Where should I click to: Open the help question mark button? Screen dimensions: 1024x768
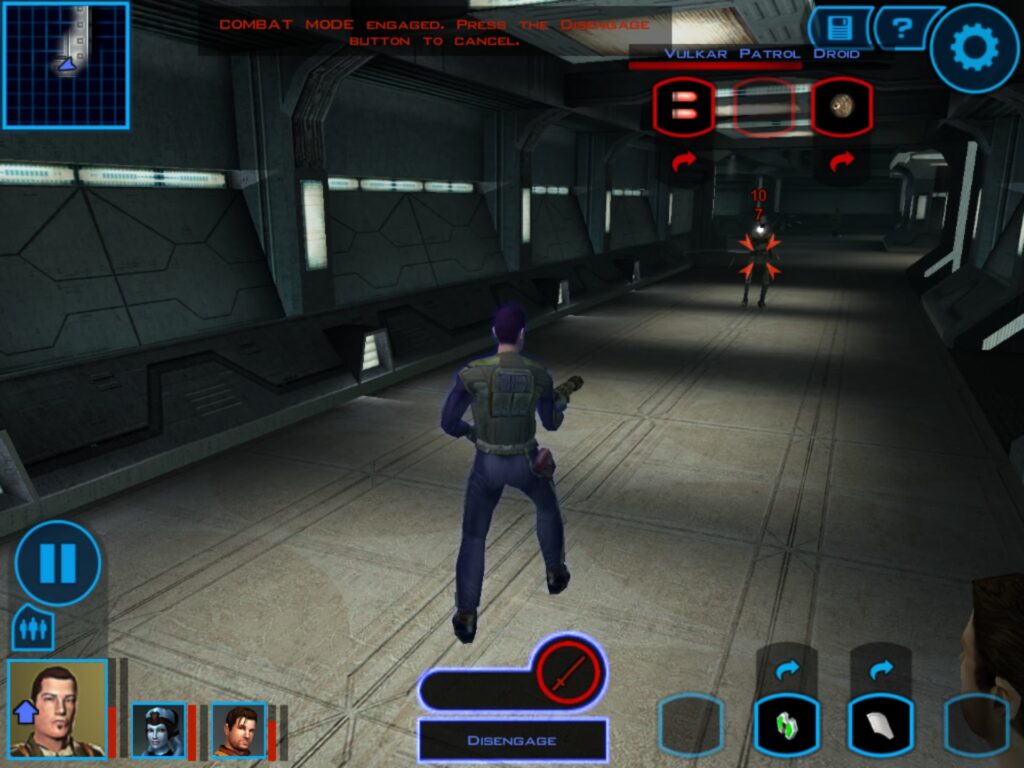click(904, 28)
